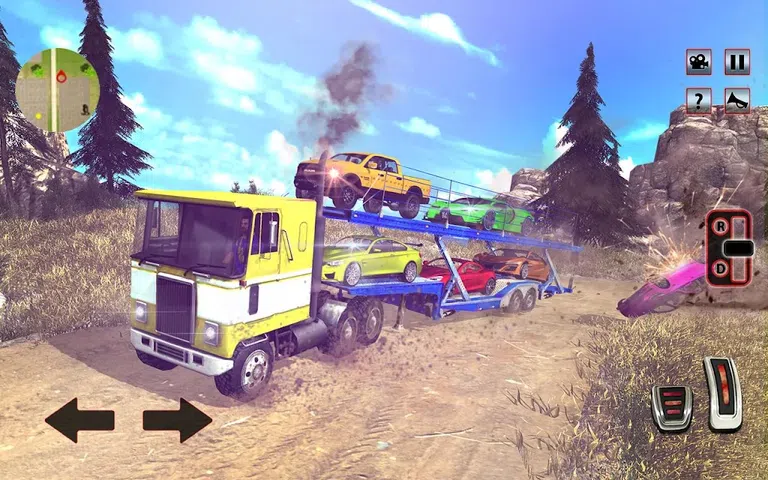The image size is (768, 480).
Task: Open the question mark help button
Action: (x=699, y=100)
